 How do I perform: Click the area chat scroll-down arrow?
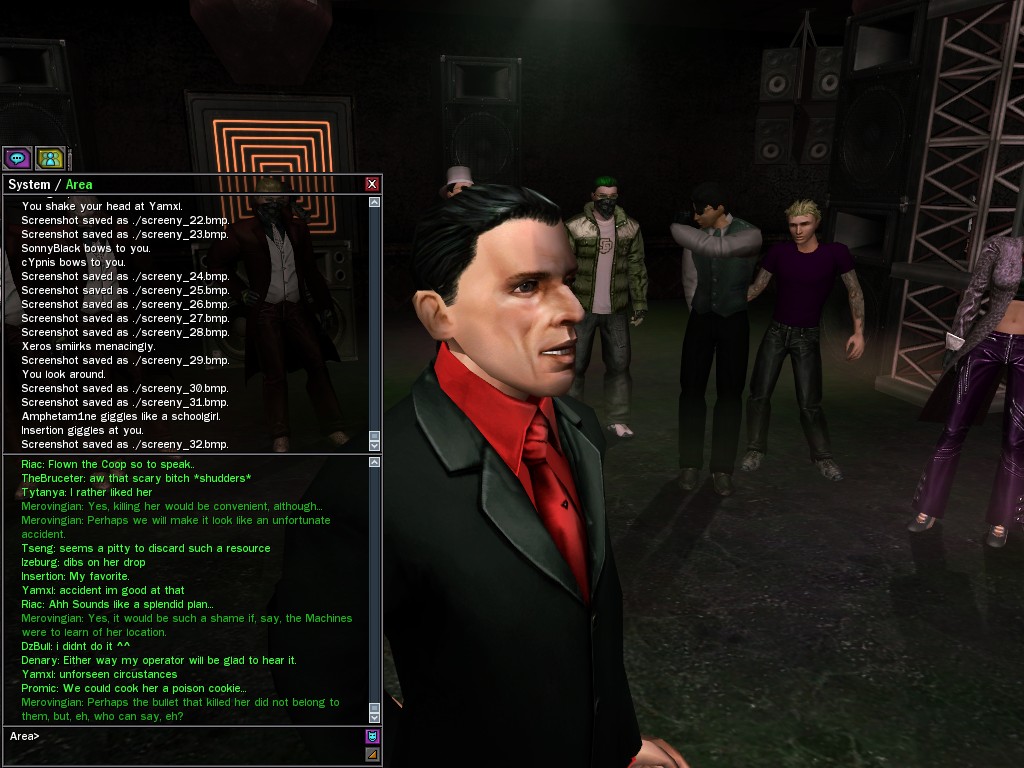pyautogui.click(x=375, y=717)
